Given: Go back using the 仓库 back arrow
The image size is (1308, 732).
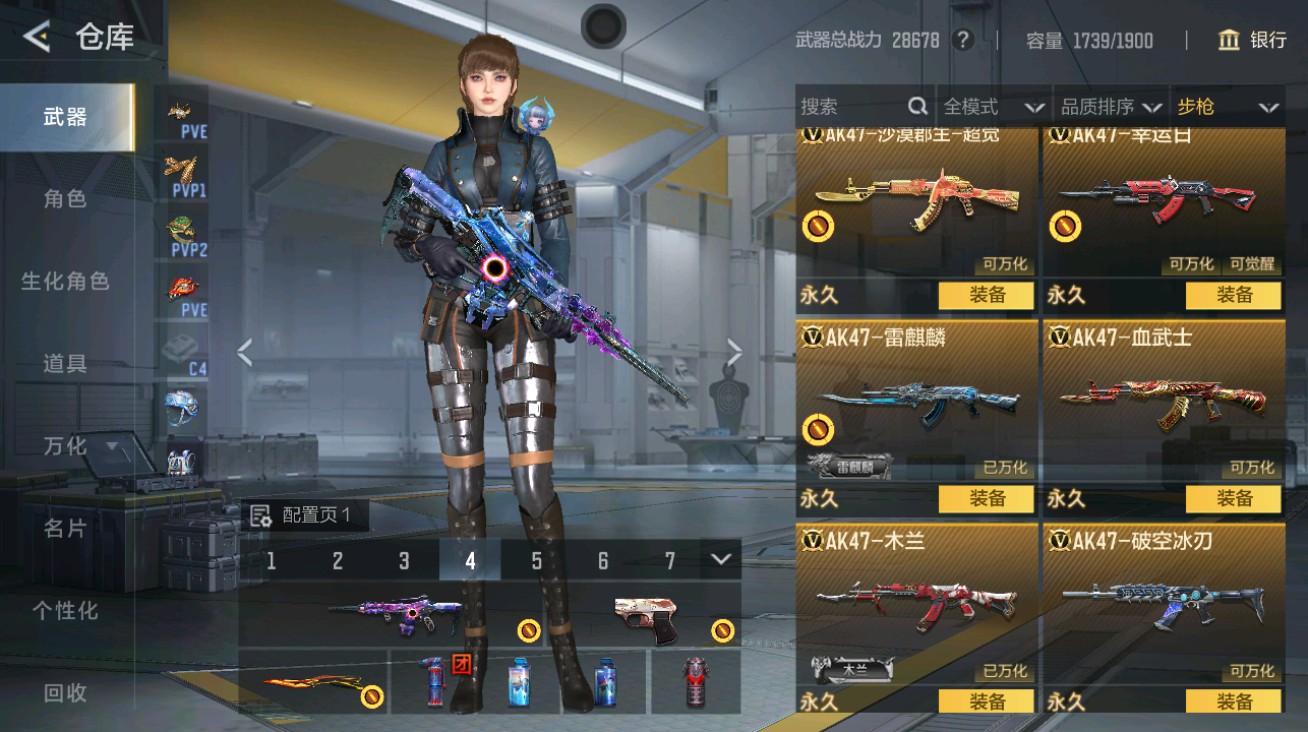Looking at the screenshot, I should coord(37,37).
